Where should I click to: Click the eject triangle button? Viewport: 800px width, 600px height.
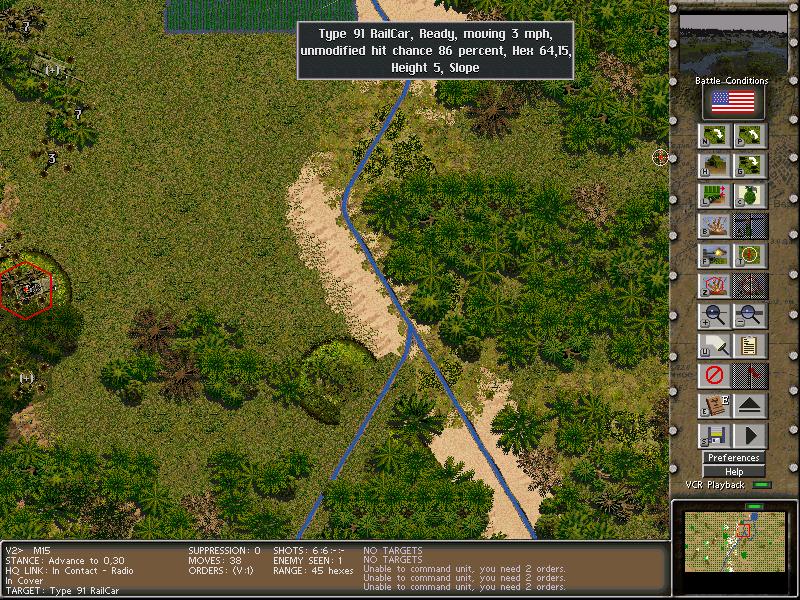[750, 406]
